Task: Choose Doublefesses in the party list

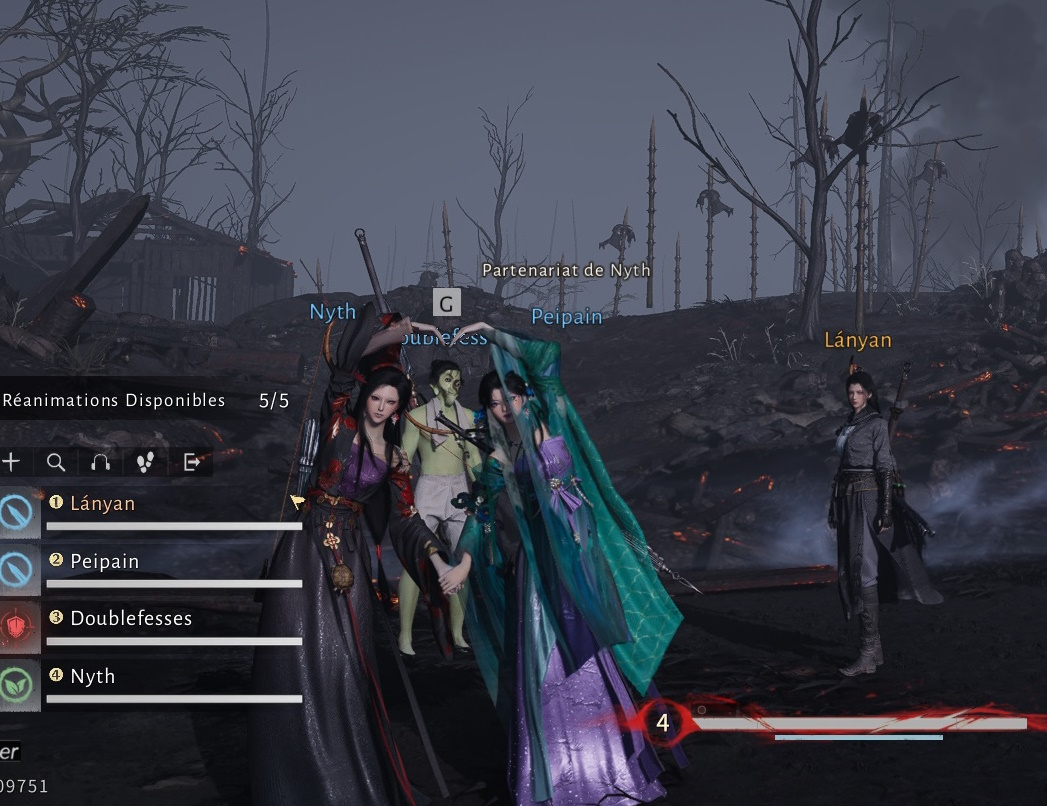Action: pos(131,619)
